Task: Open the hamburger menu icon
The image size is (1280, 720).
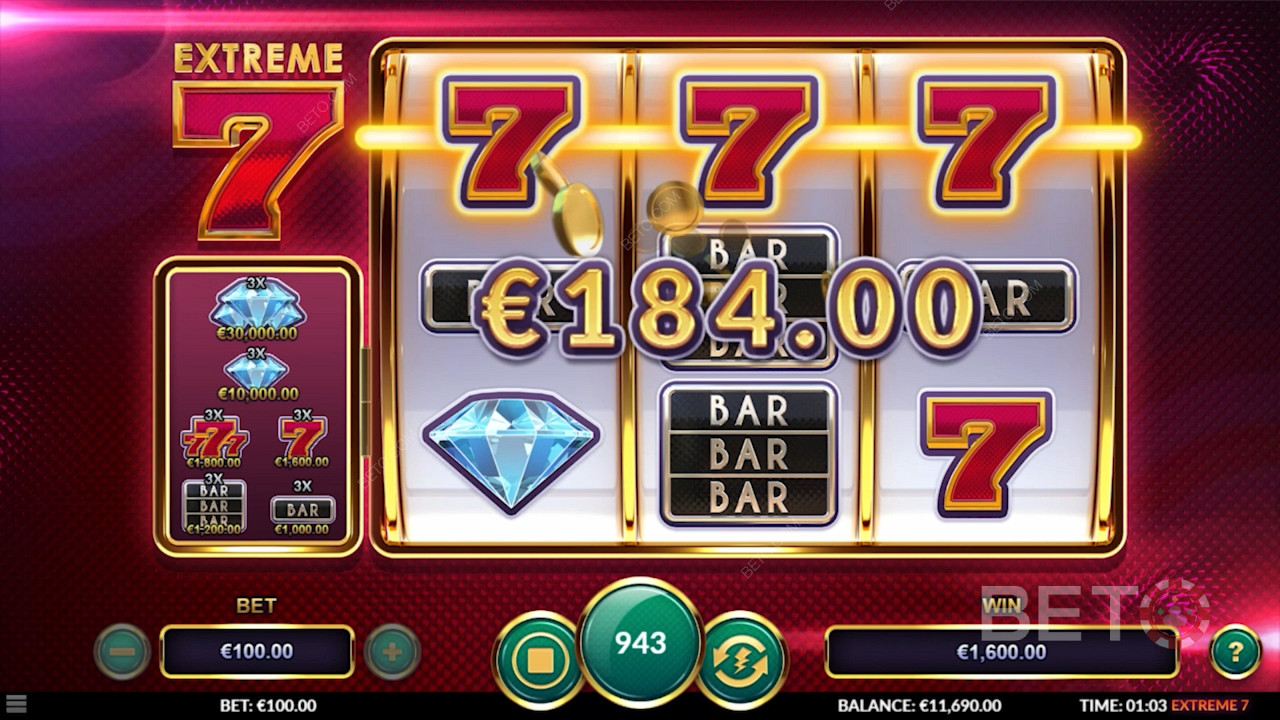Action: [x=16, y=705]
